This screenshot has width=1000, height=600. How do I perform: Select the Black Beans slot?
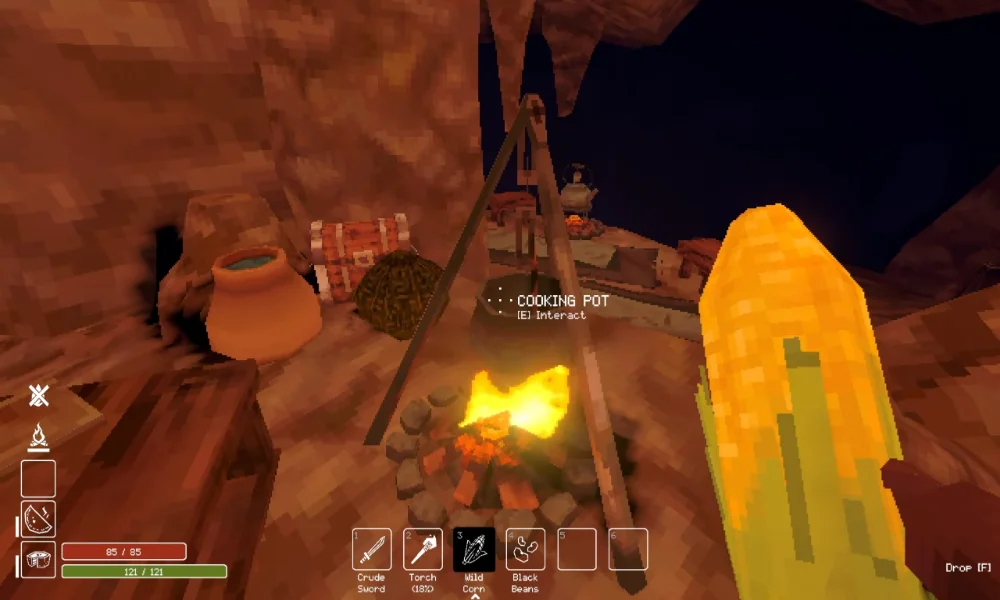(x=525, y=549)
